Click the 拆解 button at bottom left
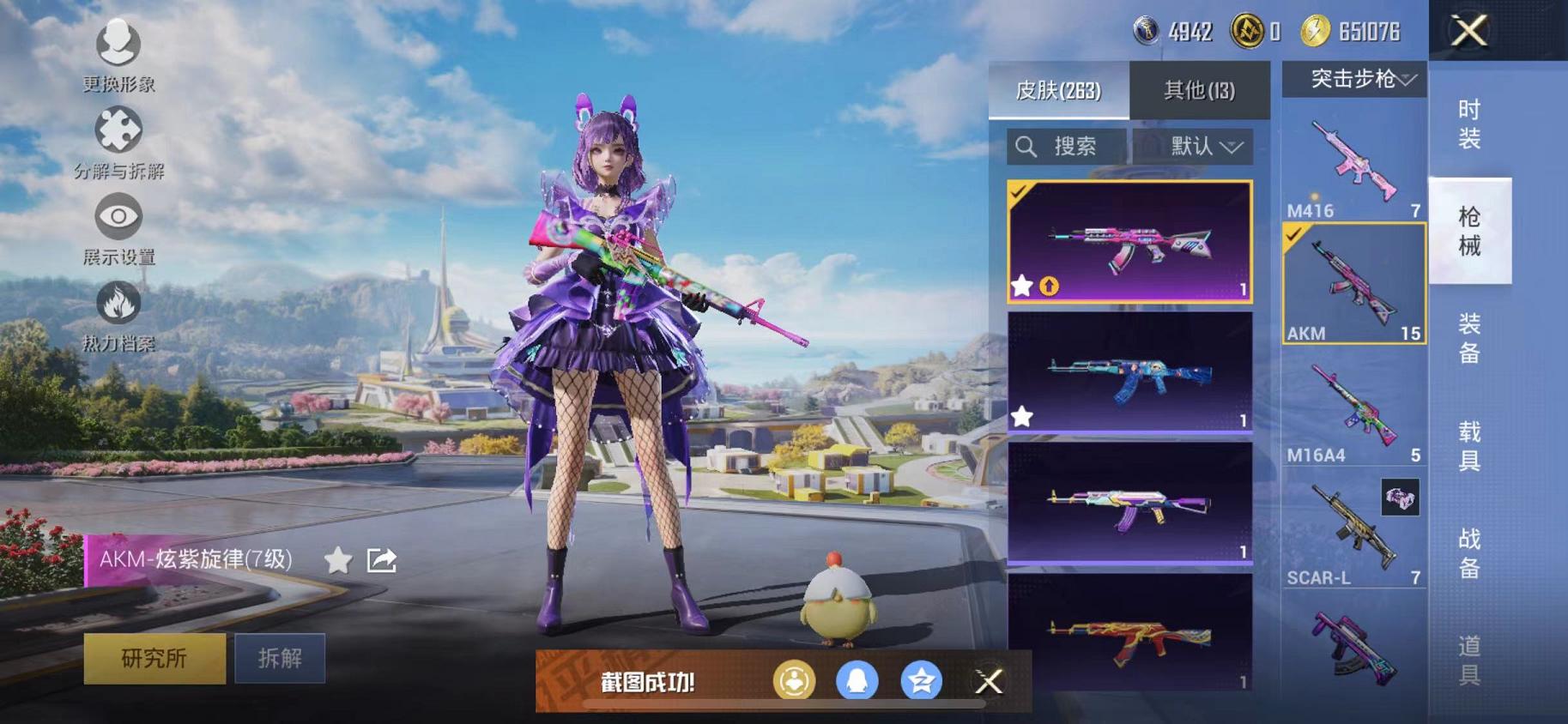The width and height of the screenshot is (1568, 724). pyautogui.click(x=282, y=656)
